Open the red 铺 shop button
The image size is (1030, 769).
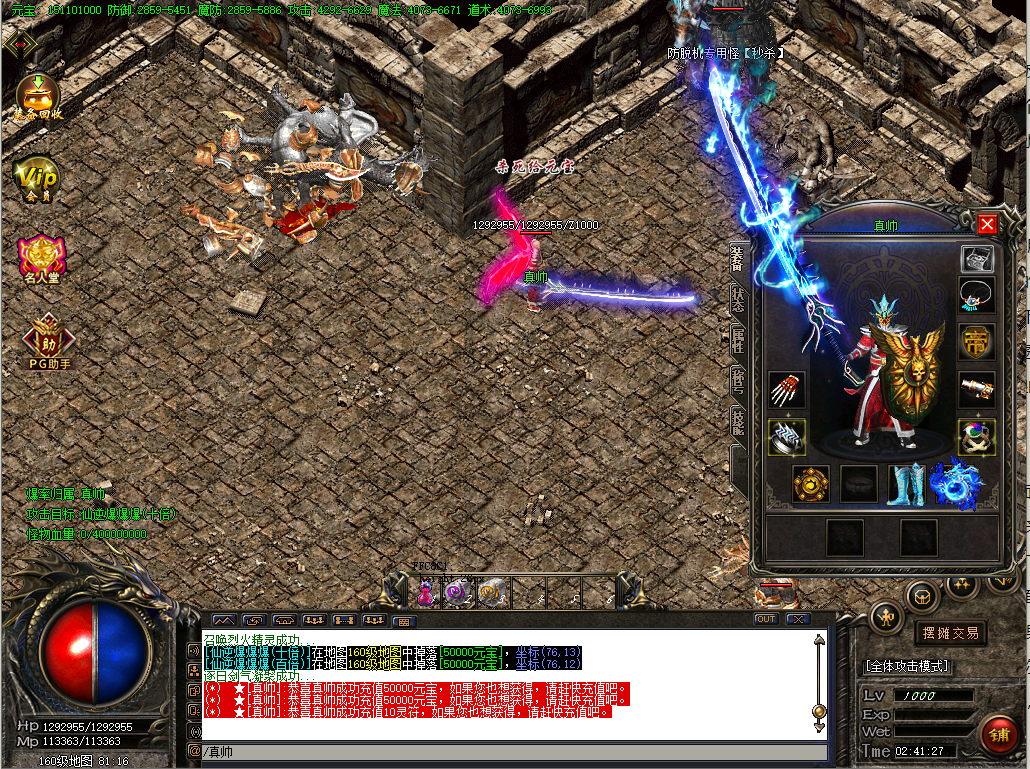(x=998, y=733)
